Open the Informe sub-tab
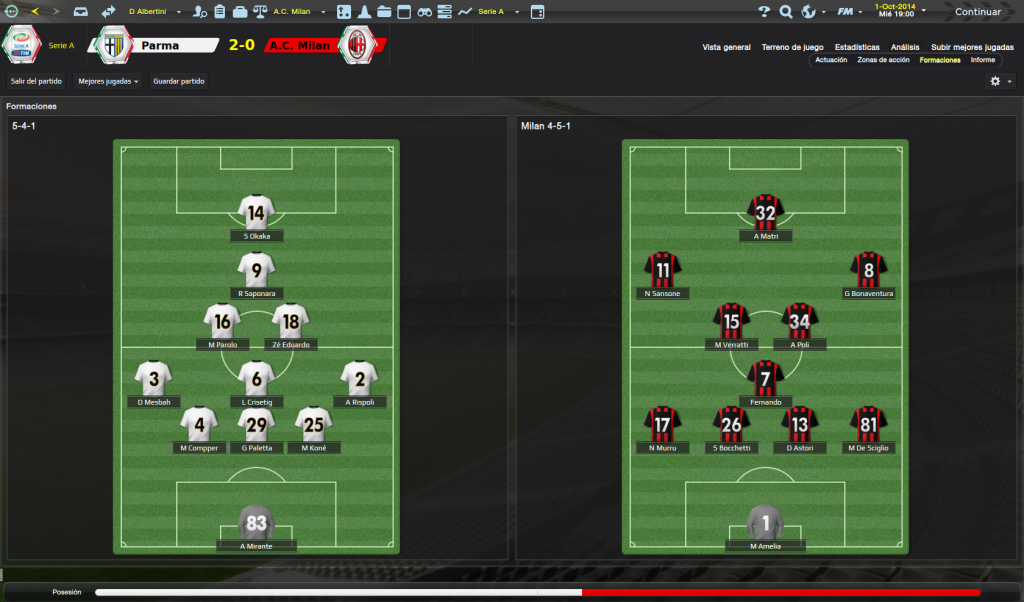Screen dimensions: 1024x602 pyautogui.click(x=982, y=60)
